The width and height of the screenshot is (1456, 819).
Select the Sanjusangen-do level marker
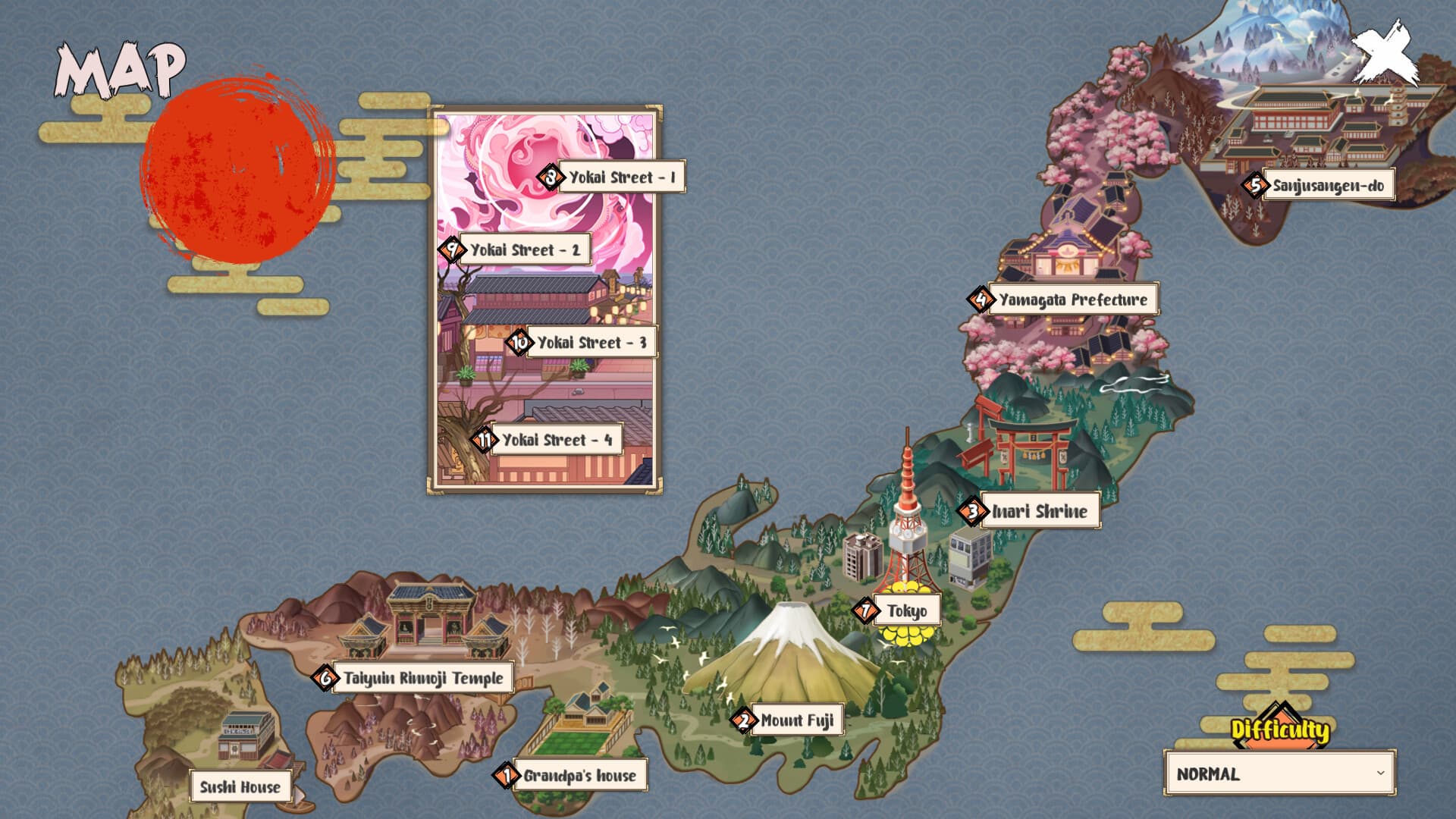(x=1255, y=184)
